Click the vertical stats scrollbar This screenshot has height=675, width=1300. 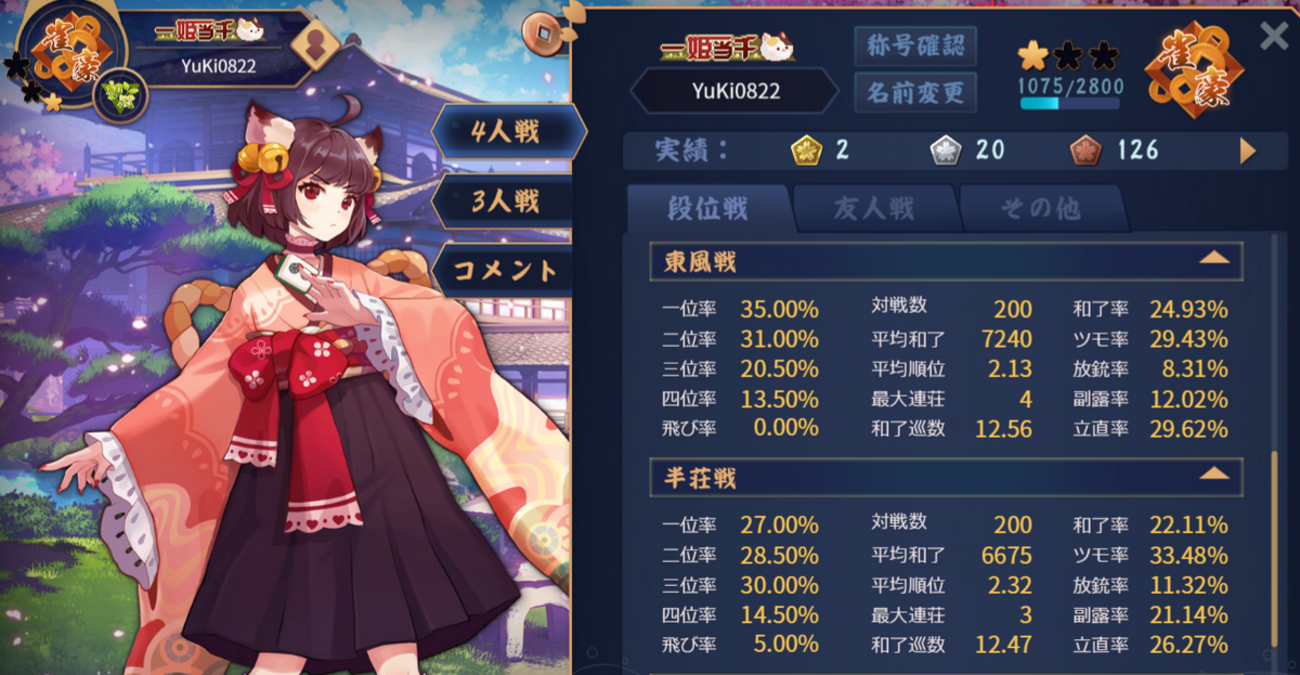pyautogui.click(x=1274, y=548)
